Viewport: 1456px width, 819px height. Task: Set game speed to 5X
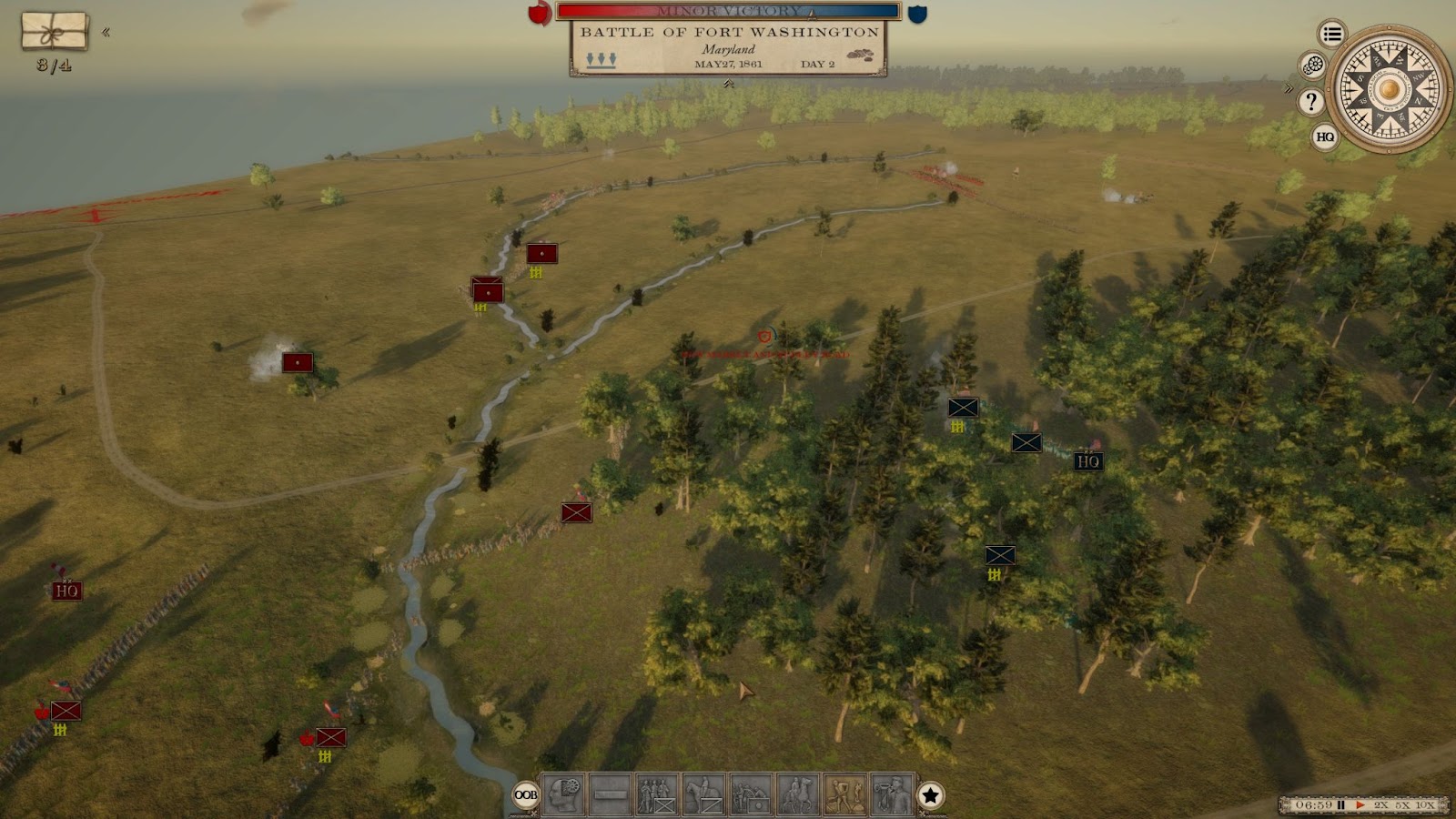click(x=1402, y=805)
